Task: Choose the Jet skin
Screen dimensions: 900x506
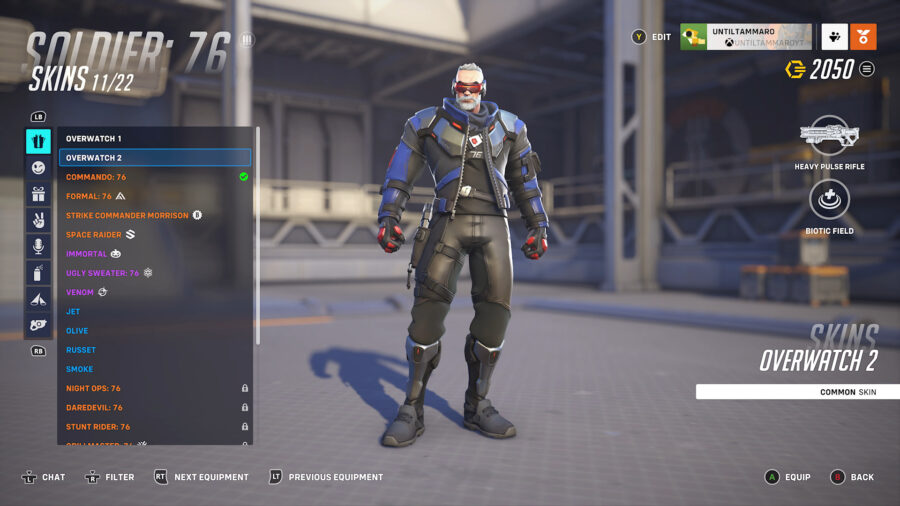Action: 73,311
